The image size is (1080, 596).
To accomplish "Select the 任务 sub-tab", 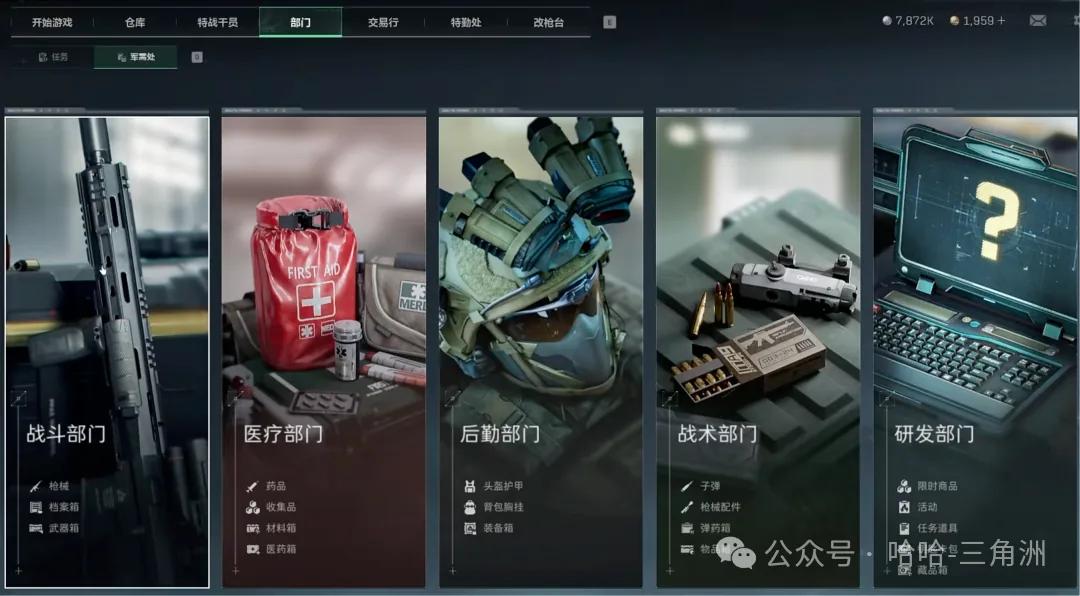I will coord(53,57).
